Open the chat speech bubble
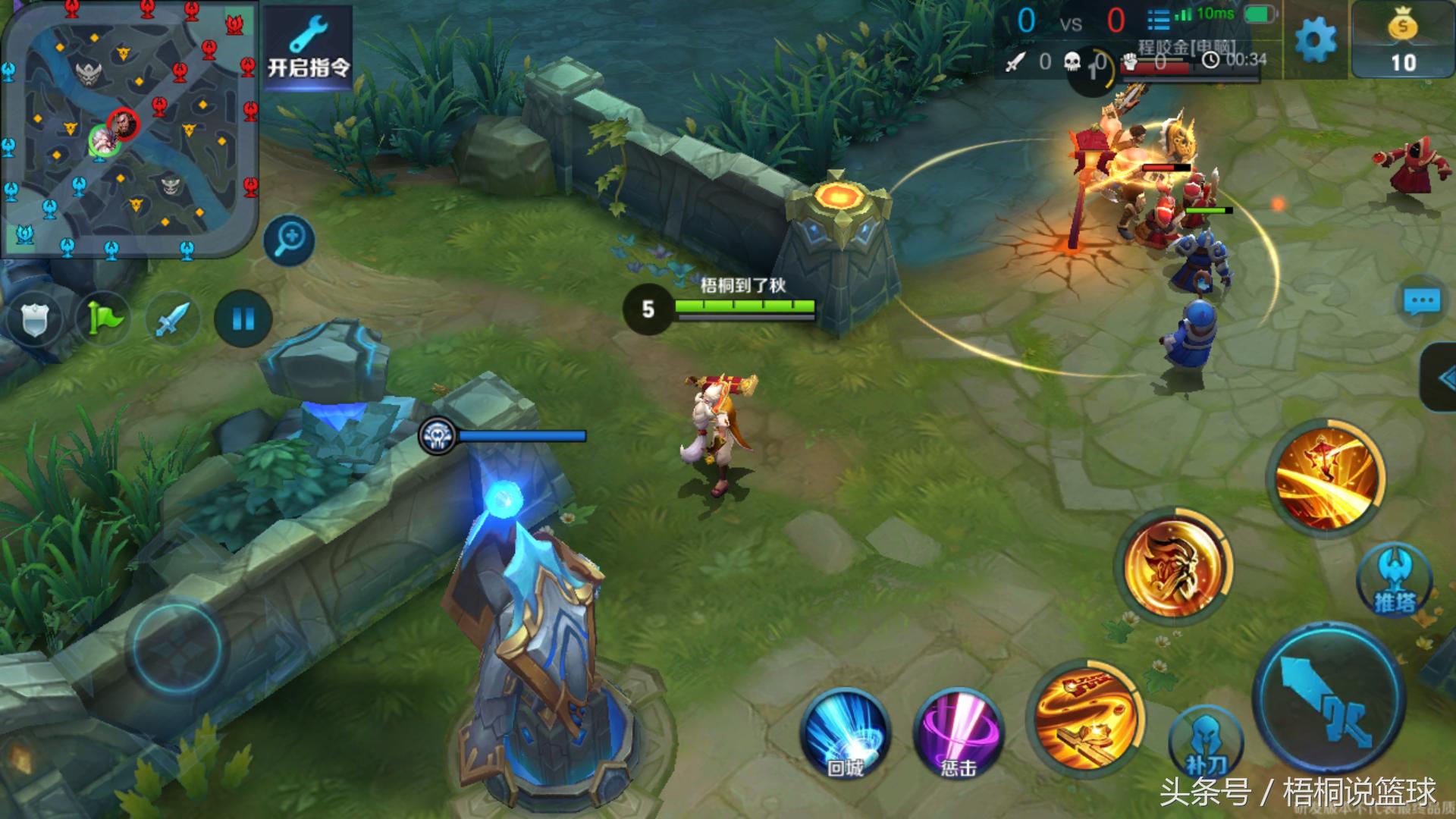Image resolution: width=1456 pixels, height=819 pixels. click(1421, 302)
